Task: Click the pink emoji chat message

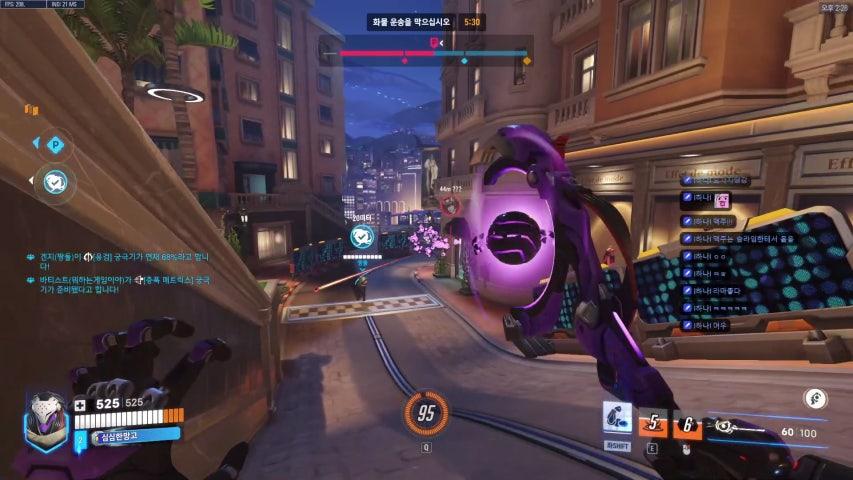Action: click(x=711, y=202)
